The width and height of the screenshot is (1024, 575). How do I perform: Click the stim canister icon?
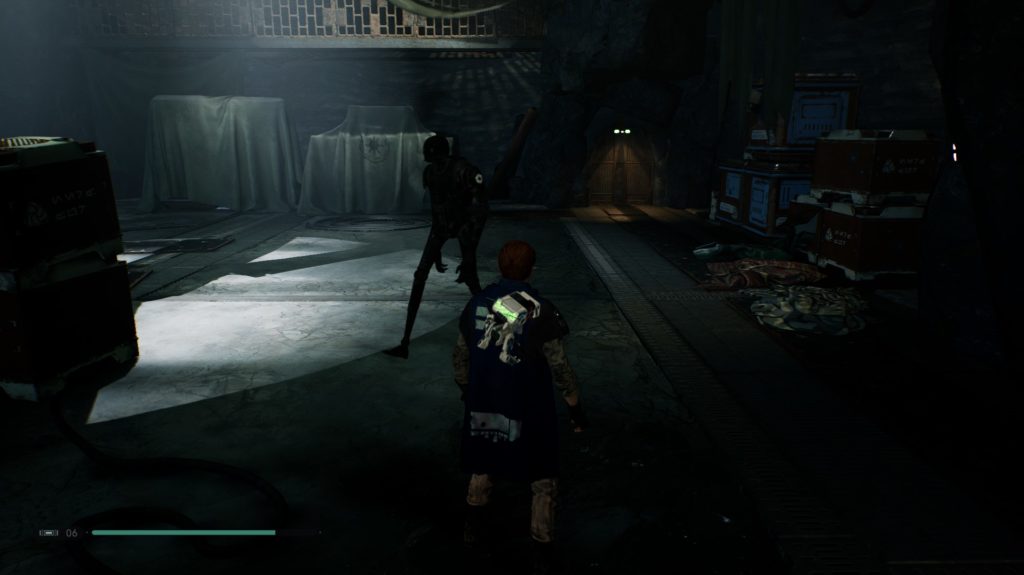pos(48,533)
